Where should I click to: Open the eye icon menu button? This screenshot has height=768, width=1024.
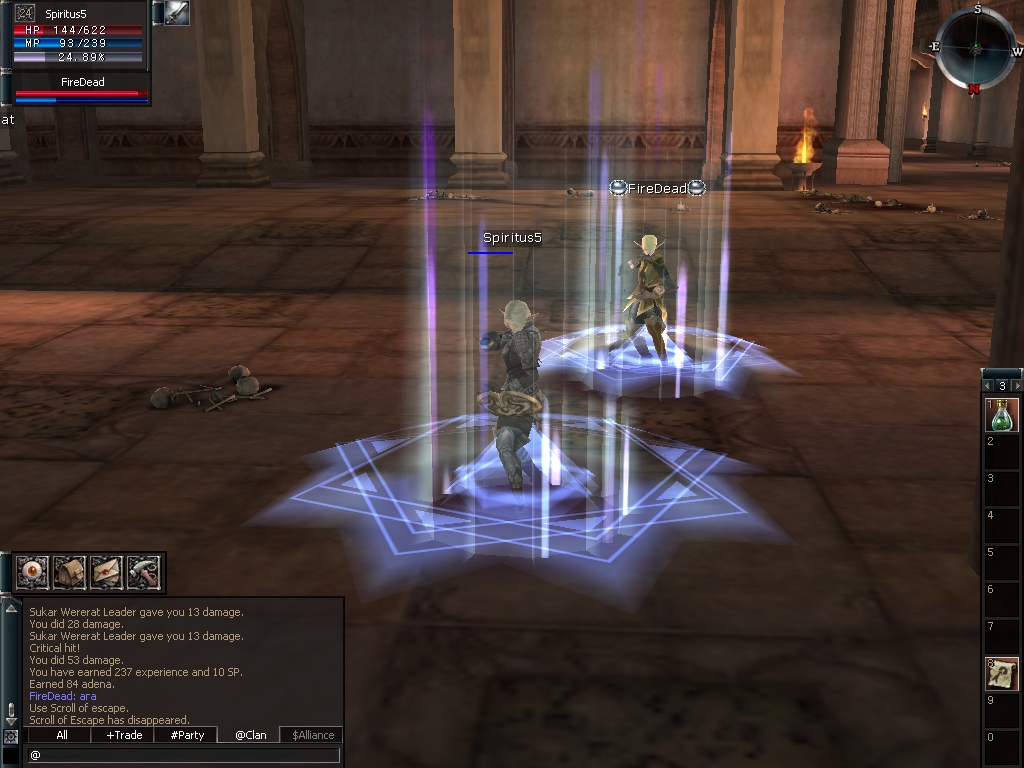pyautogui.click(x=33, y=573)
